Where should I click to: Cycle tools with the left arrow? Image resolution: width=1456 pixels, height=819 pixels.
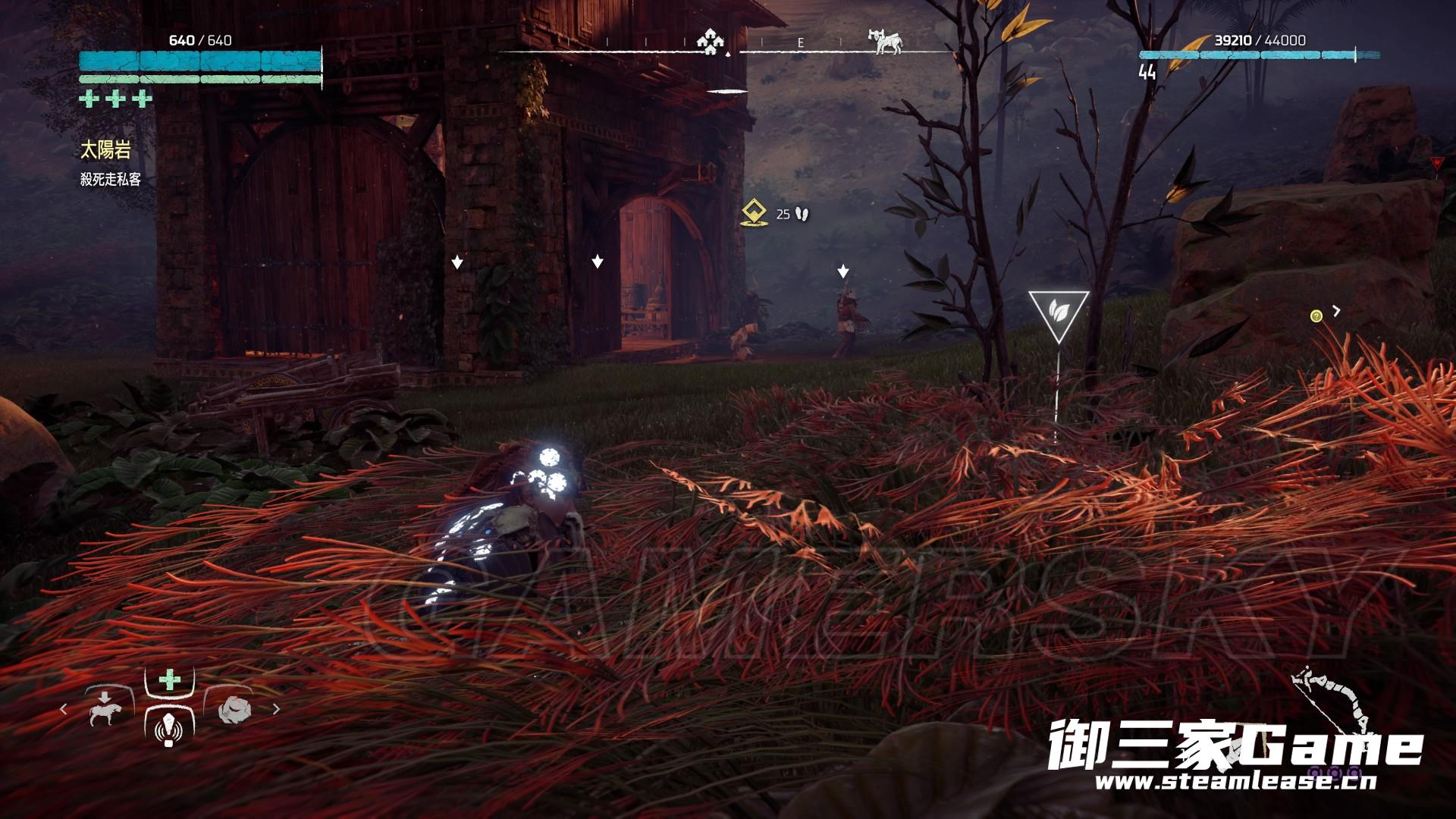coord(64,709)
